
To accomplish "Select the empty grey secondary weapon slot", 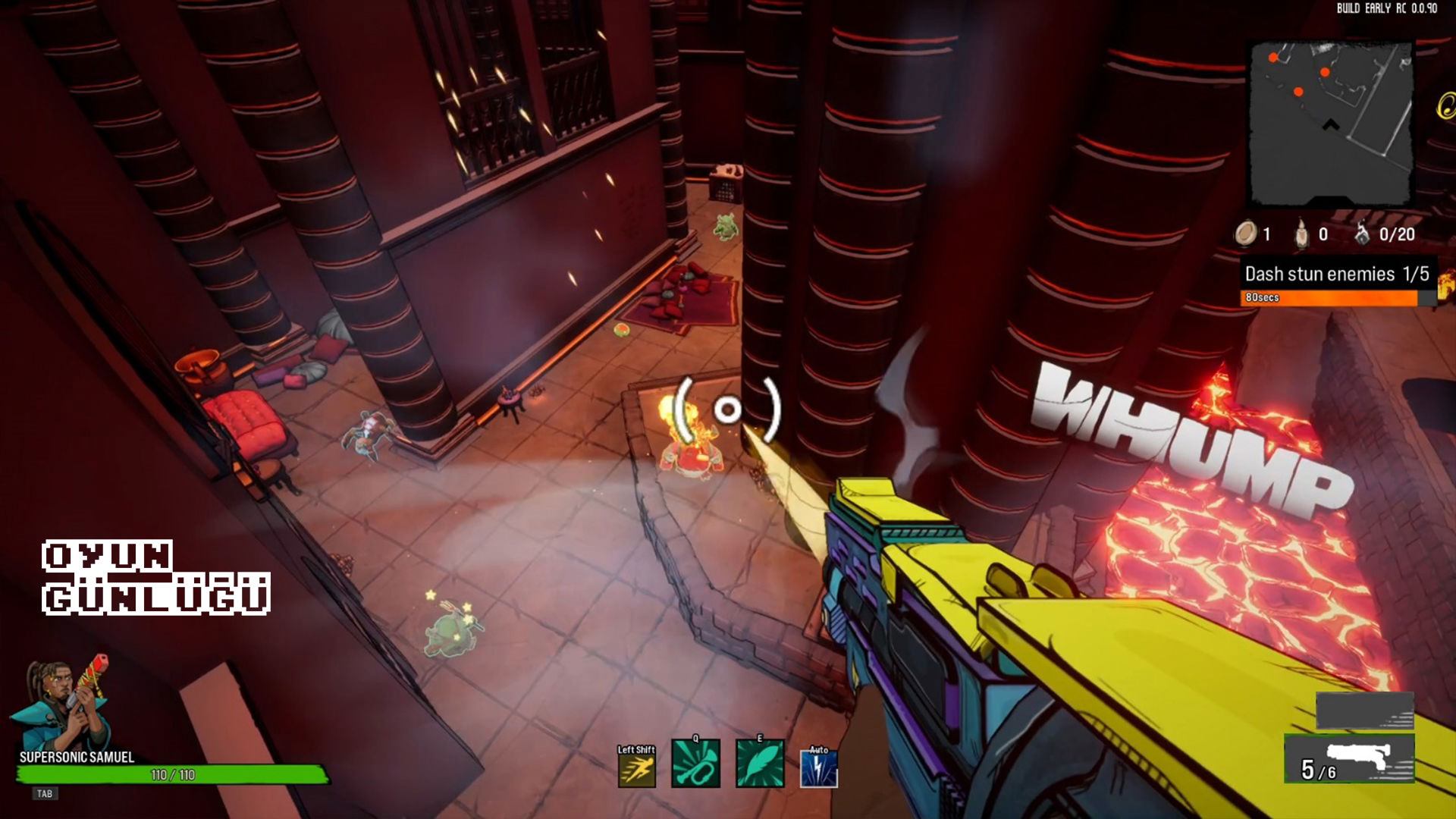I will click(1364, 711).
